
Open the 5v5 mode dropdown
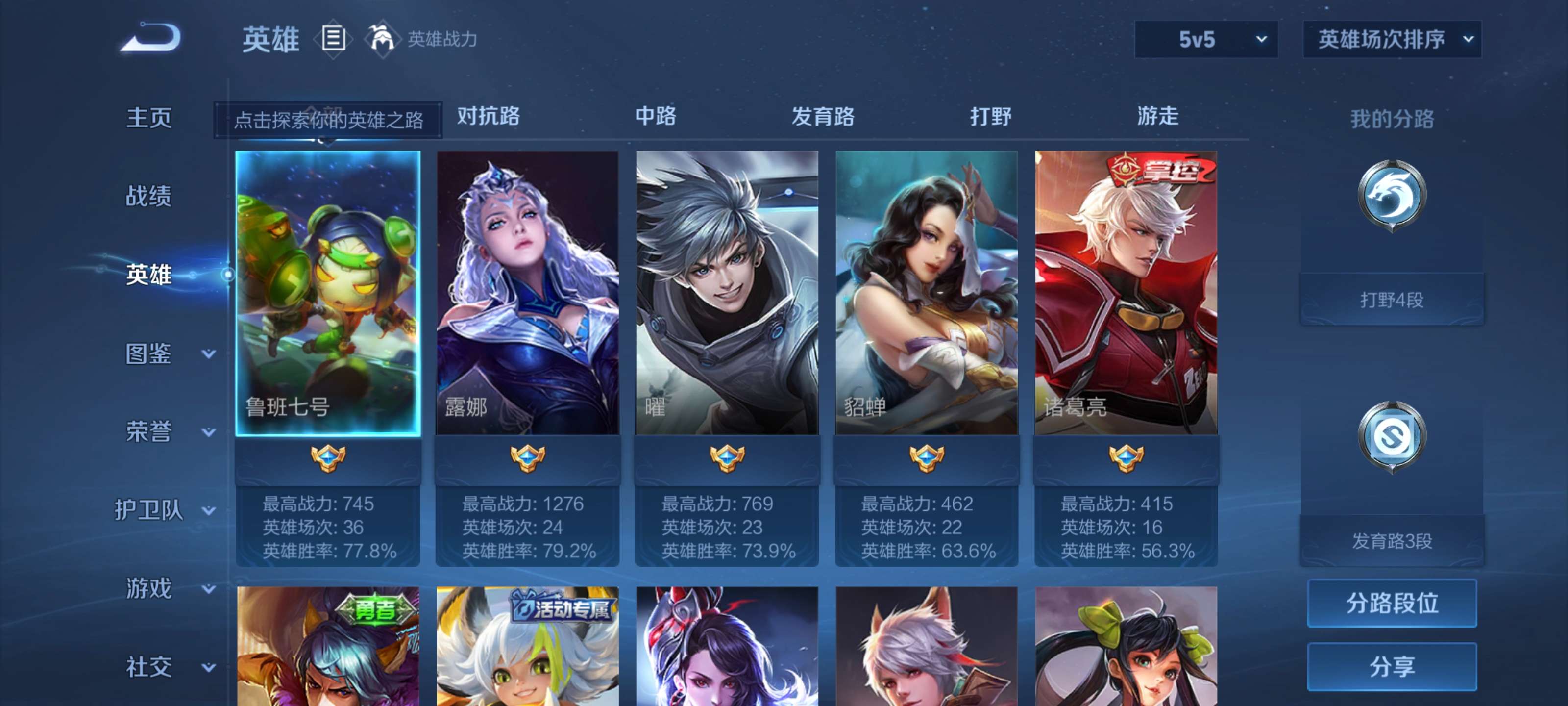point(1206,38)
